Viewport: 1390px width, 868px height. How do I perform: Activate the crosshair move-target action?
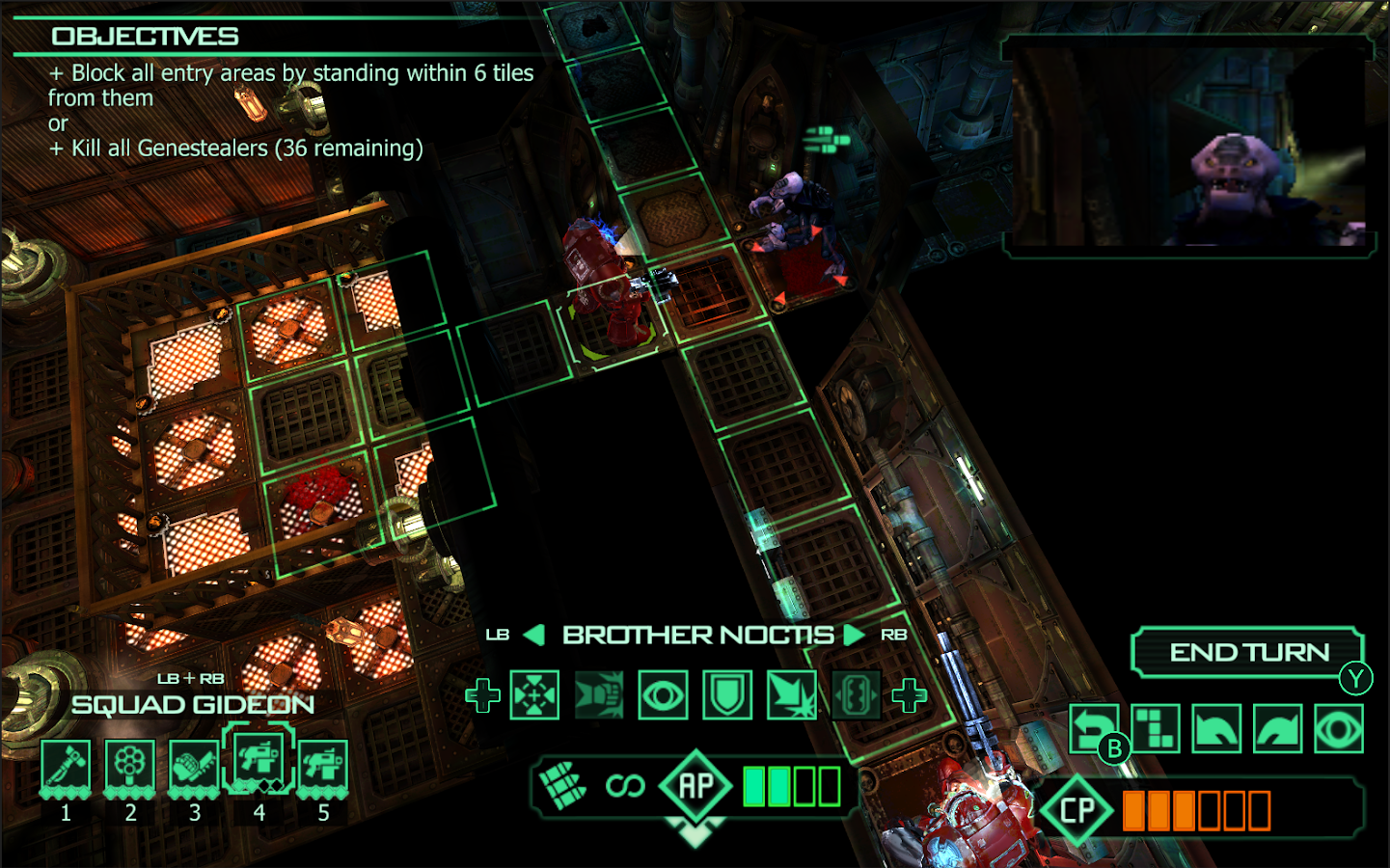tap(534, 695)
